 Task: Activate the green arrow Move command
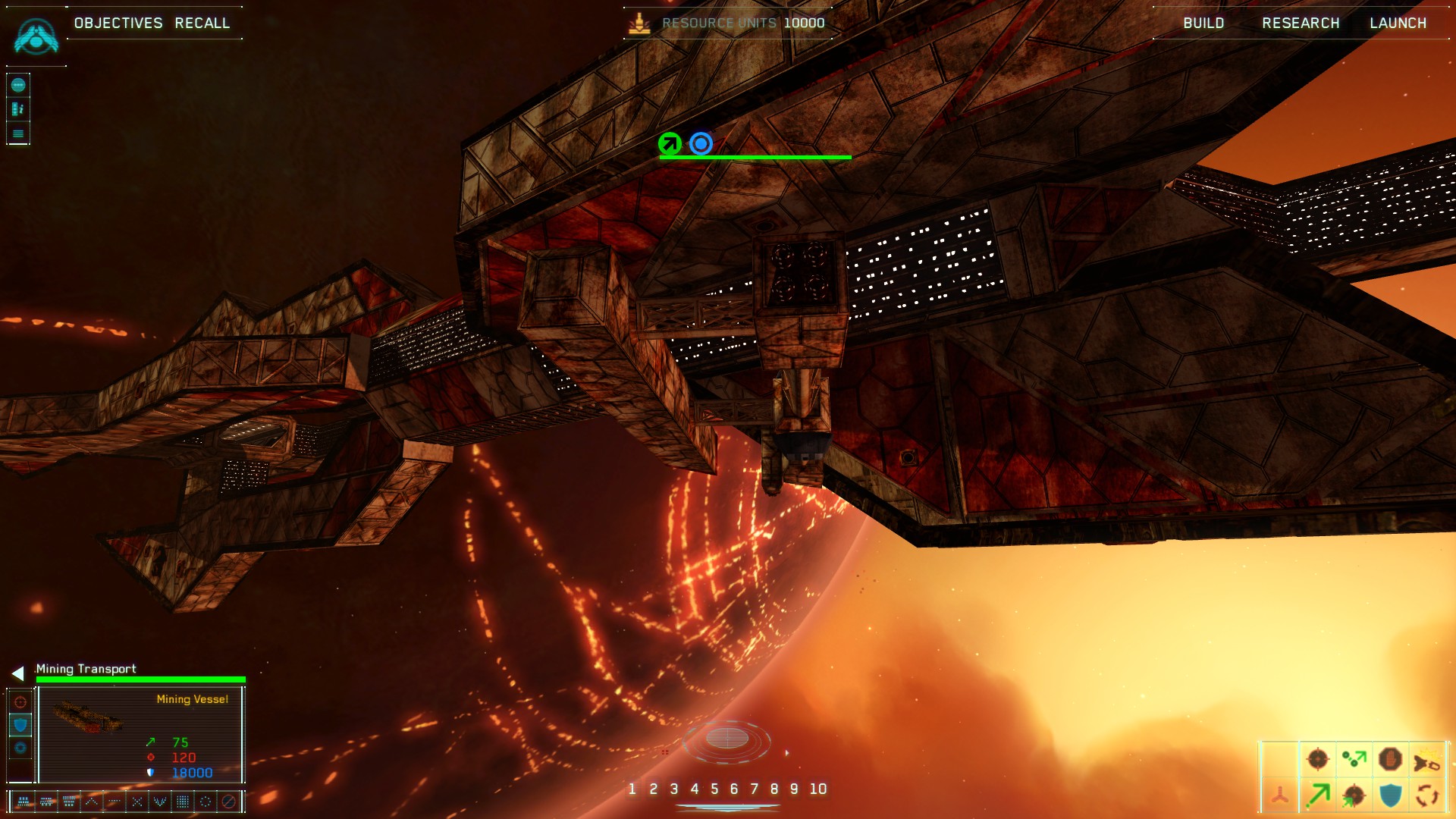tap(1318, 795)
